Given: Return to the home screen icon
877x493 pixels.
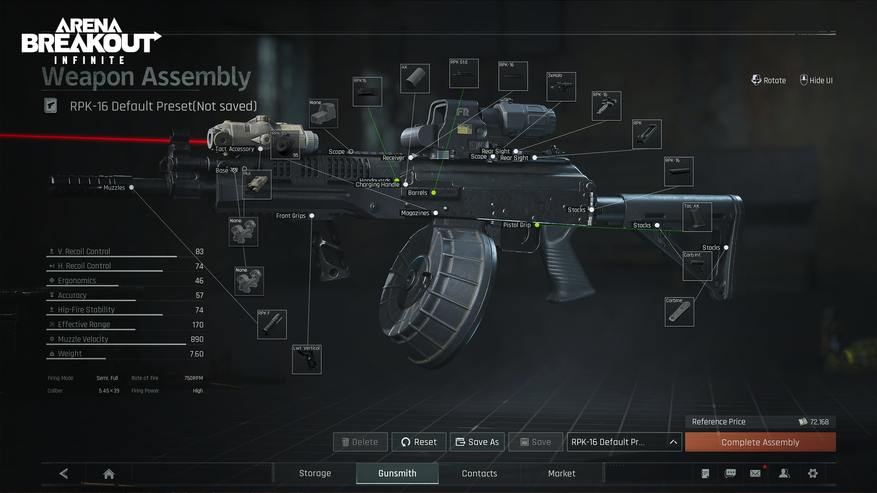Looking at the screenshot, I should pyautogui.click(x=109, y=473).
